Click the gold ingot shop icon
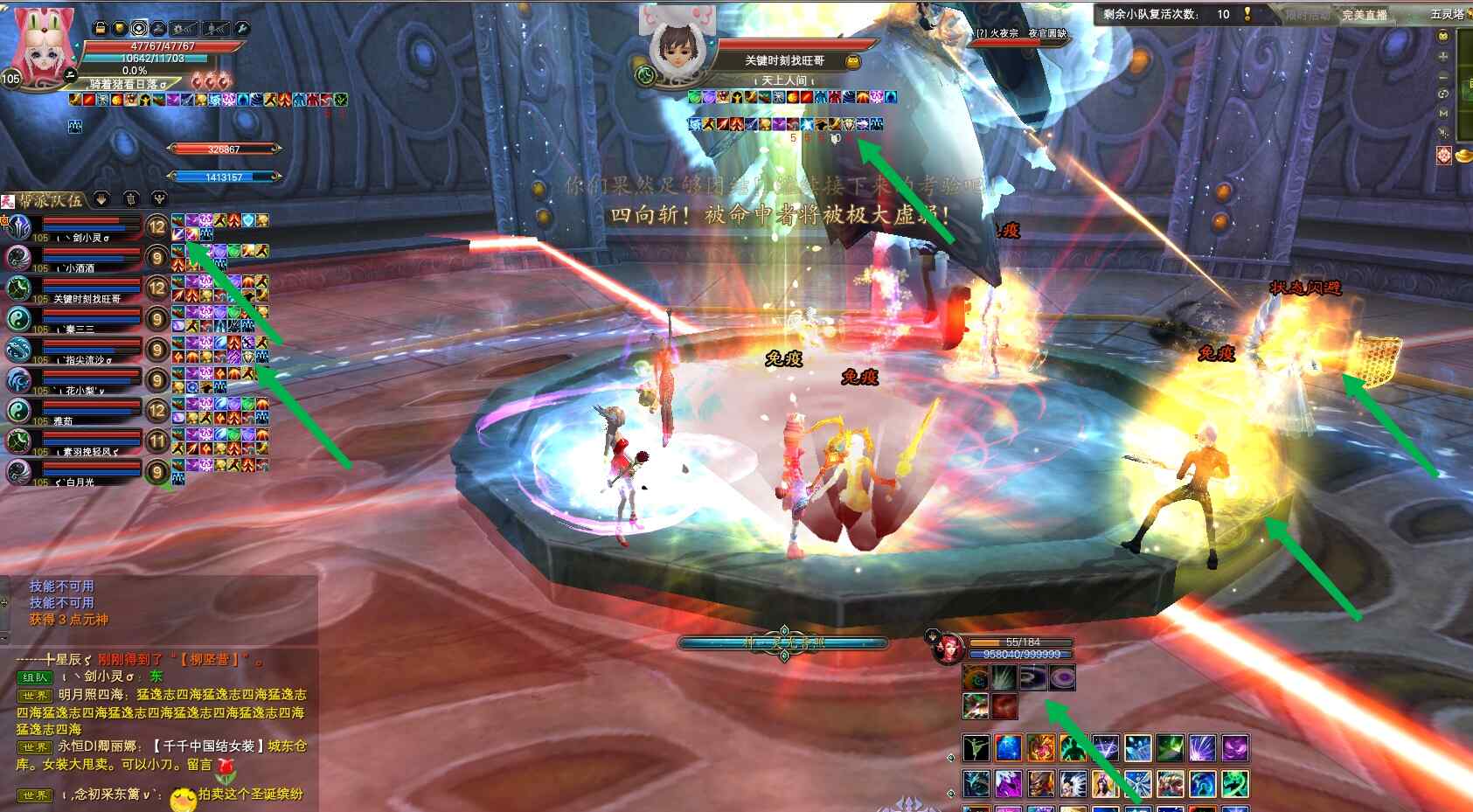This screenshot has height=812, width=1473. (1463, 156)
